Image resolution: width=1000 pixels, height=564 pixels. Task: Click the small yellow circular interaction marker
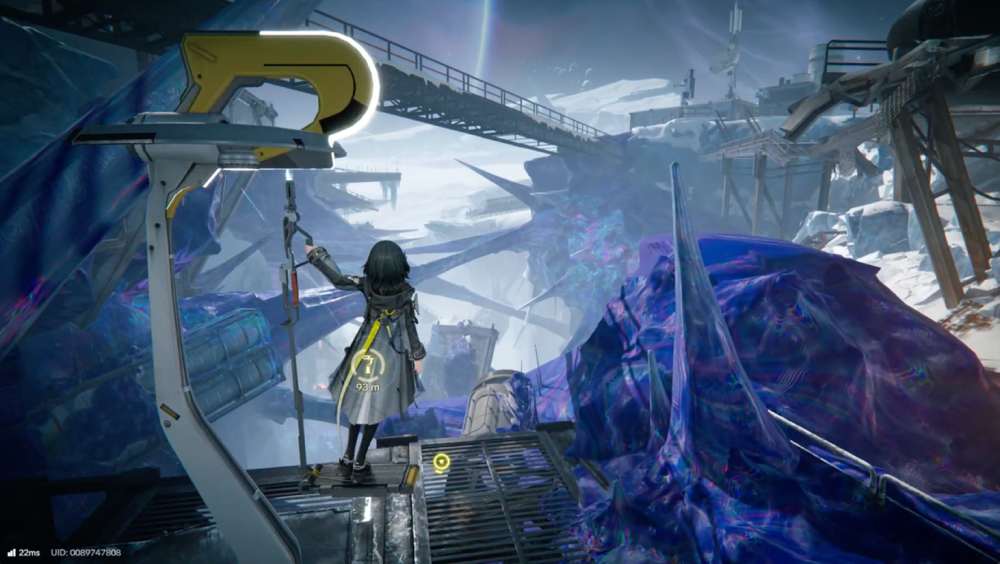[x=441, y=462]
